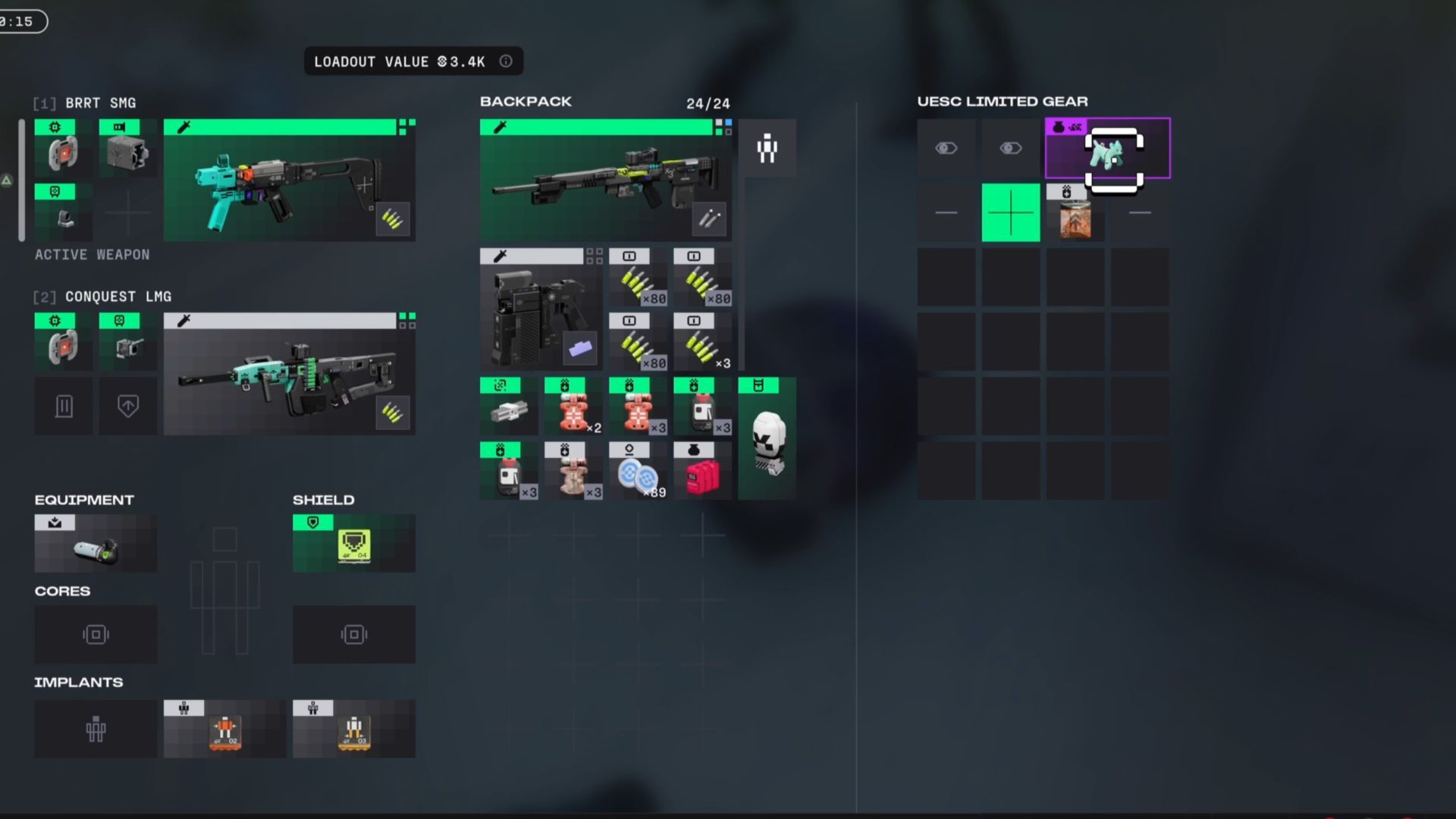Click the empty implant slot with figure icon
The width and height of the screenshot is (1456, 819).
[x=96, y=730]
